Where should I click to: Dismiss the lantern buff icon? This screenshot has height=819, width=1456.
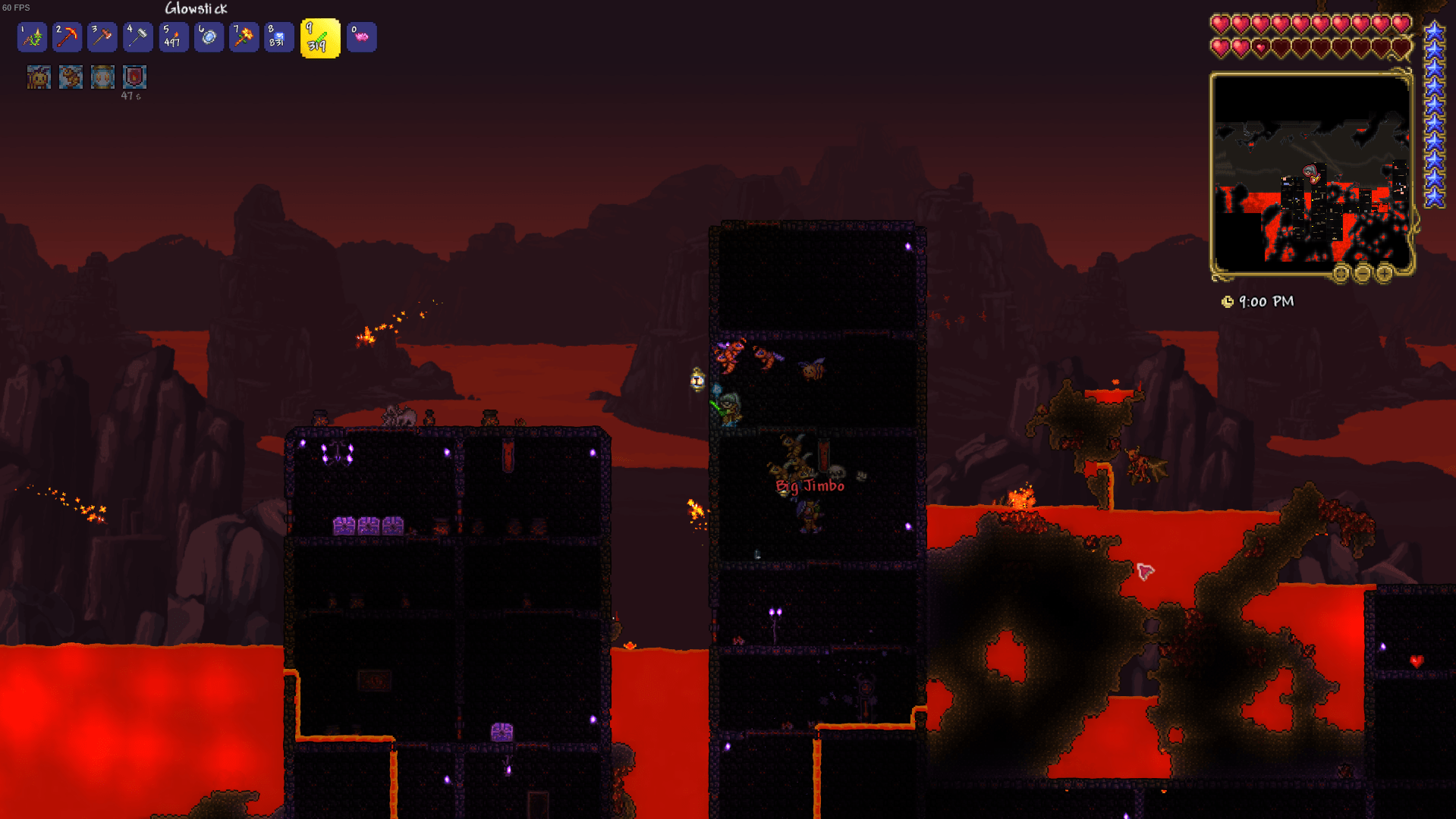(x=102, y=77)
